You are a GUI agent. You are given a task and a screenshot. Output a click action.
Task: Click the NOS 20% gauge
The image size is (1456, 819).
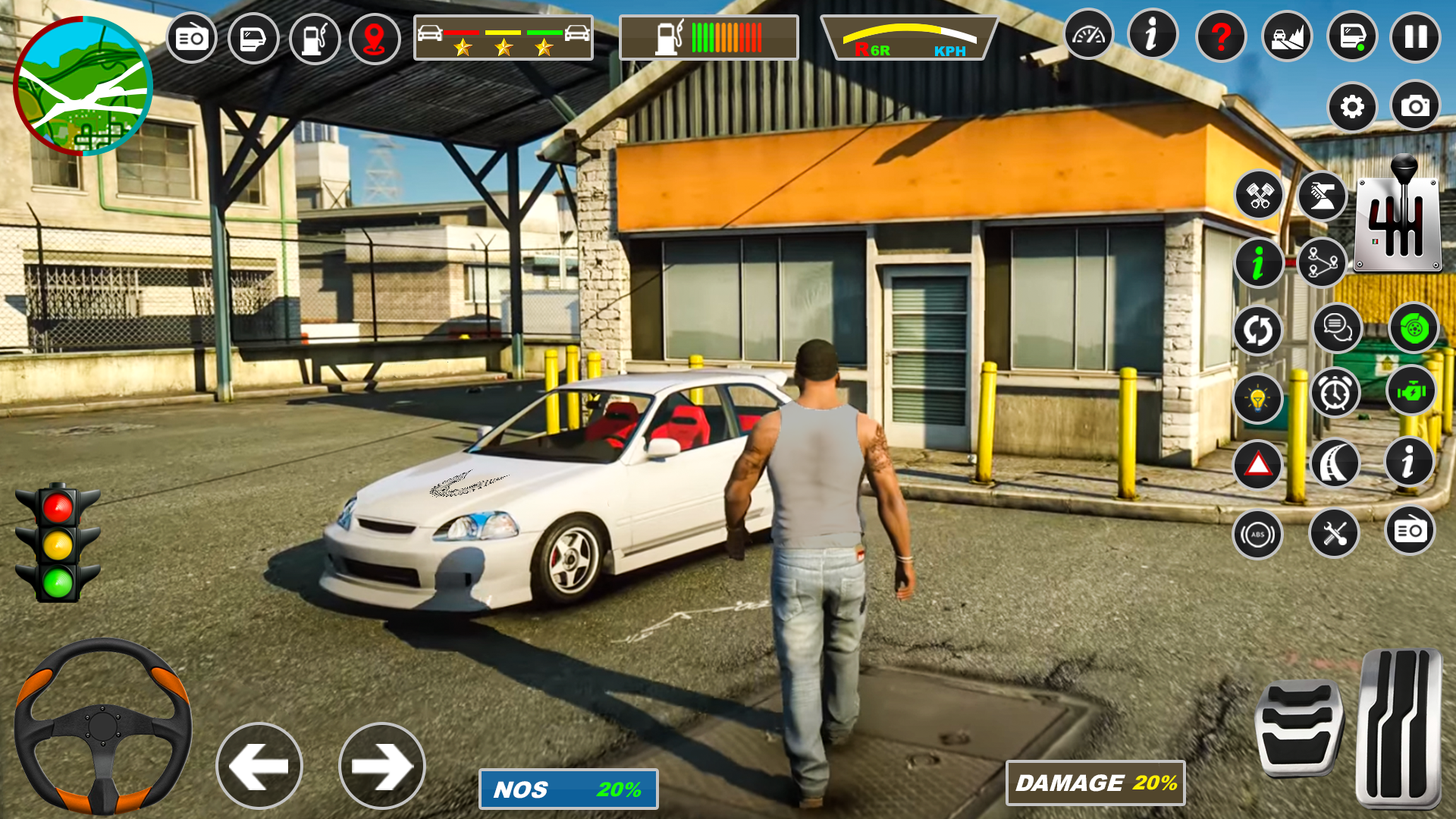(569, 789)
